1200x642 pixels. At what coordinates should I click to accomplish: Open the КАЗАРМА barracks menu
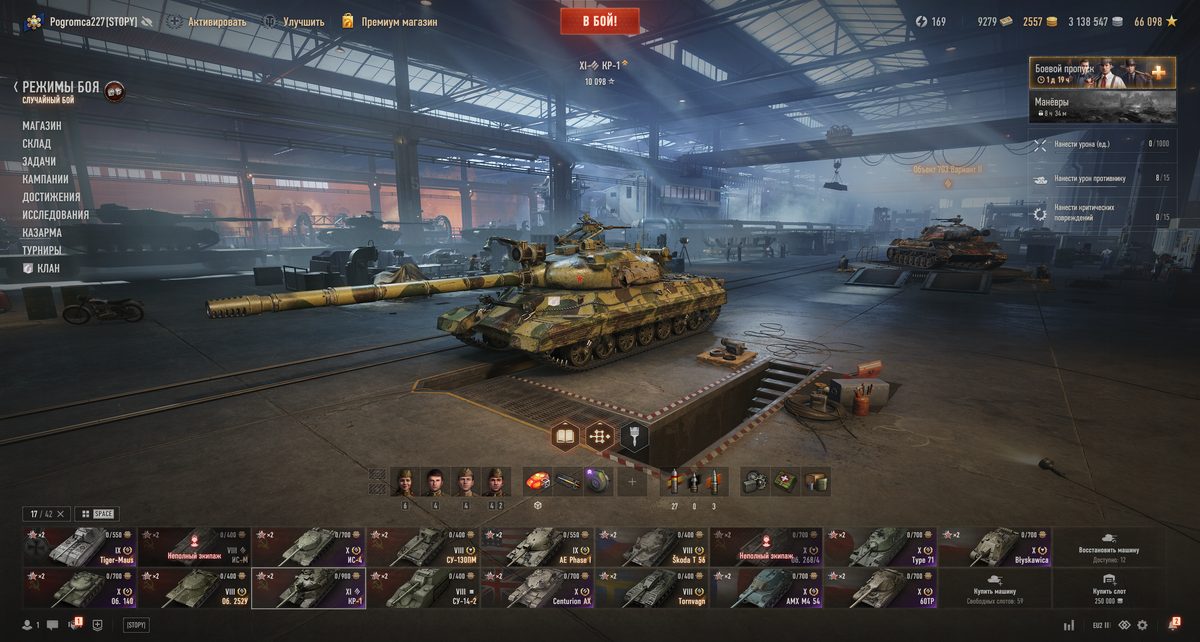pos(42,233)
